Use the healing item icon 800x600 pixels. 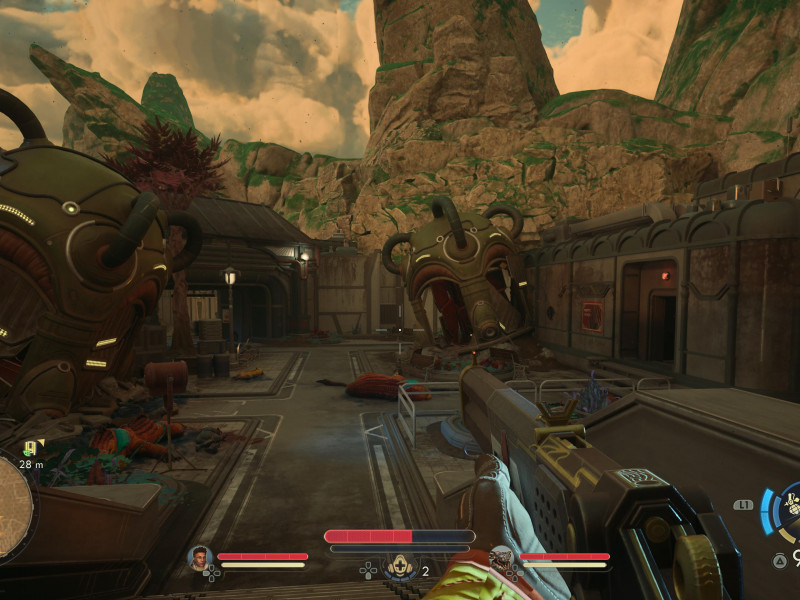[x=400, y=566]
